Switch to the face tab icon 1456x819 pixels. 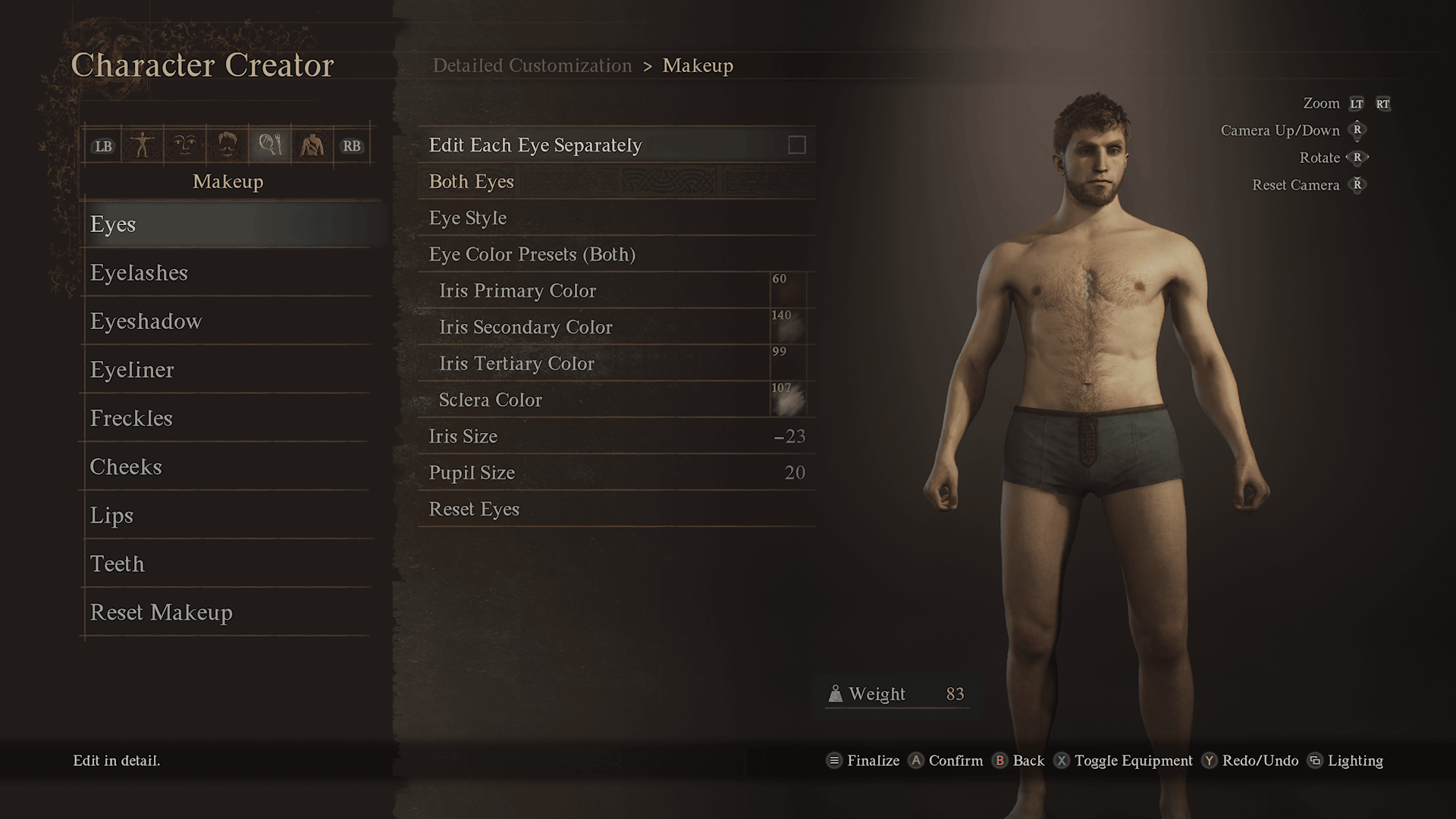coord(184,145)
